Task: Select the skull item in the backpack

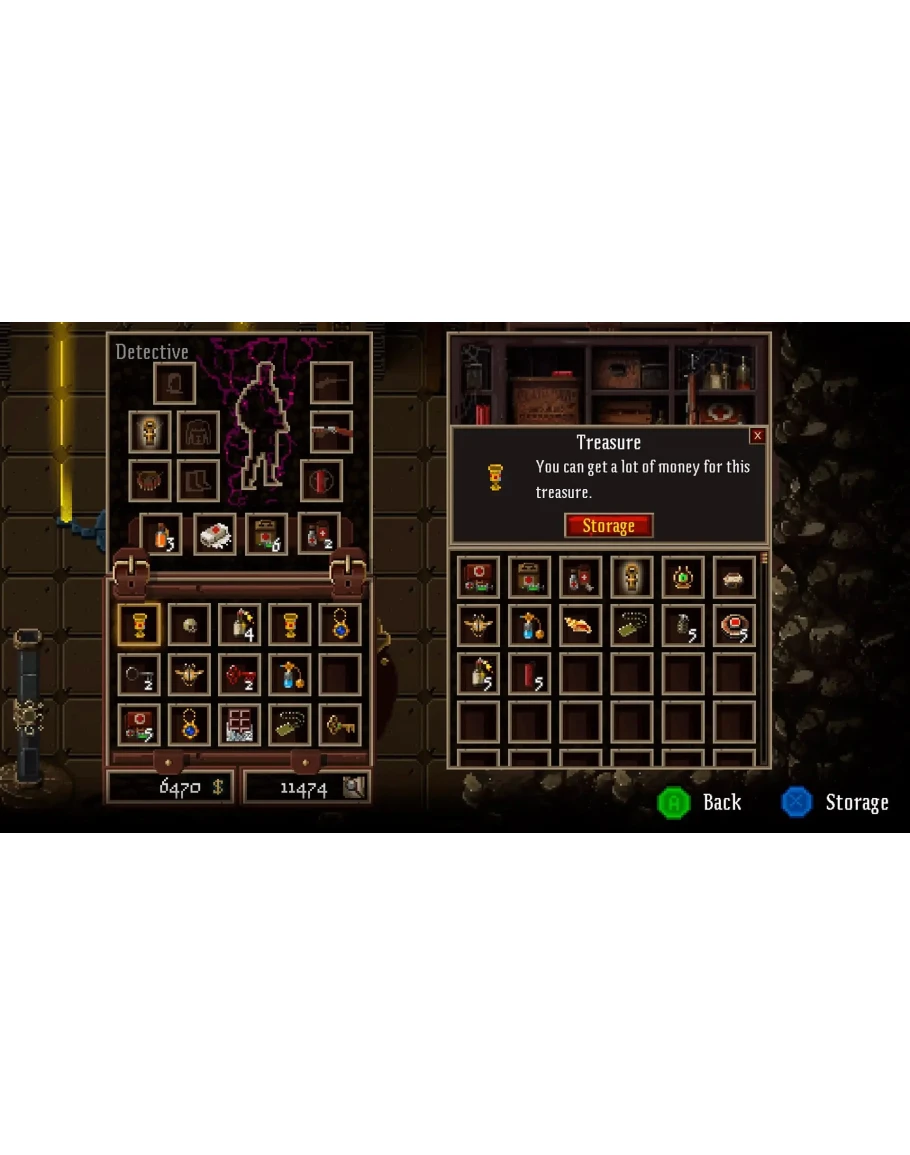Action: (189, 624)
